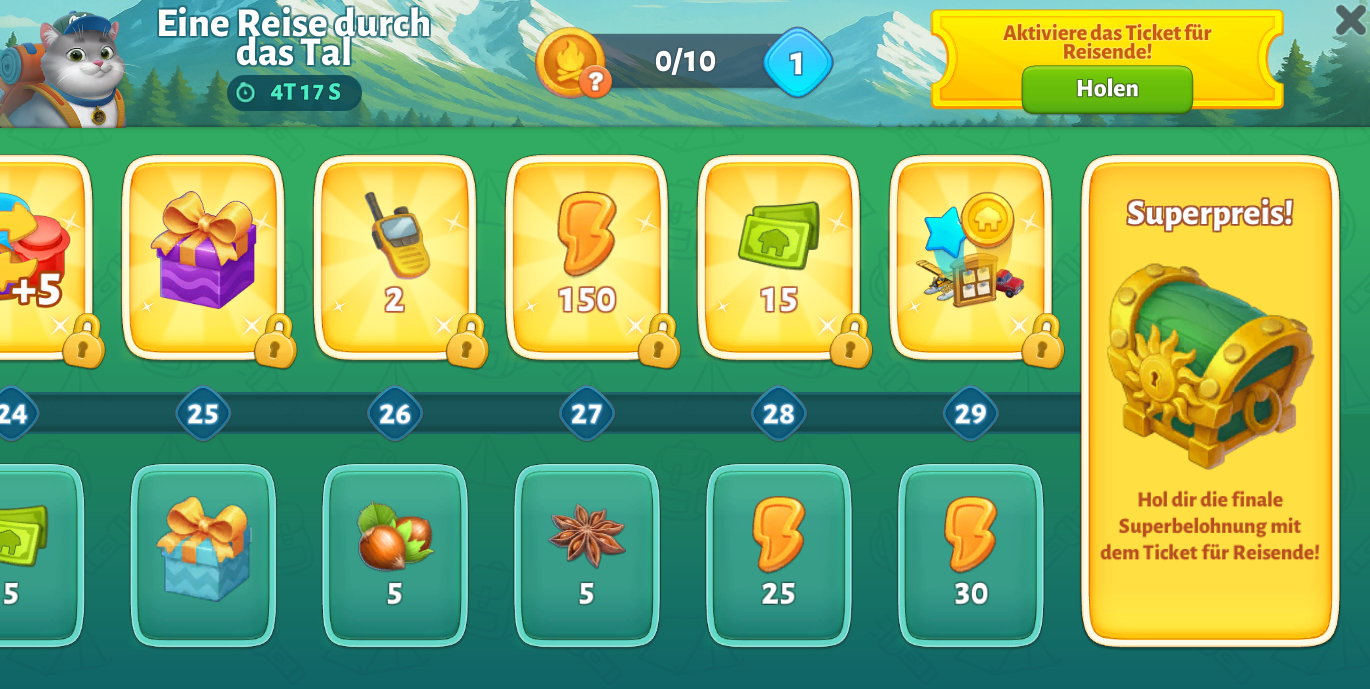Claim the 25 energy free reward
The width and height of the screenshot is (1370, 689).
pos(779,553)
